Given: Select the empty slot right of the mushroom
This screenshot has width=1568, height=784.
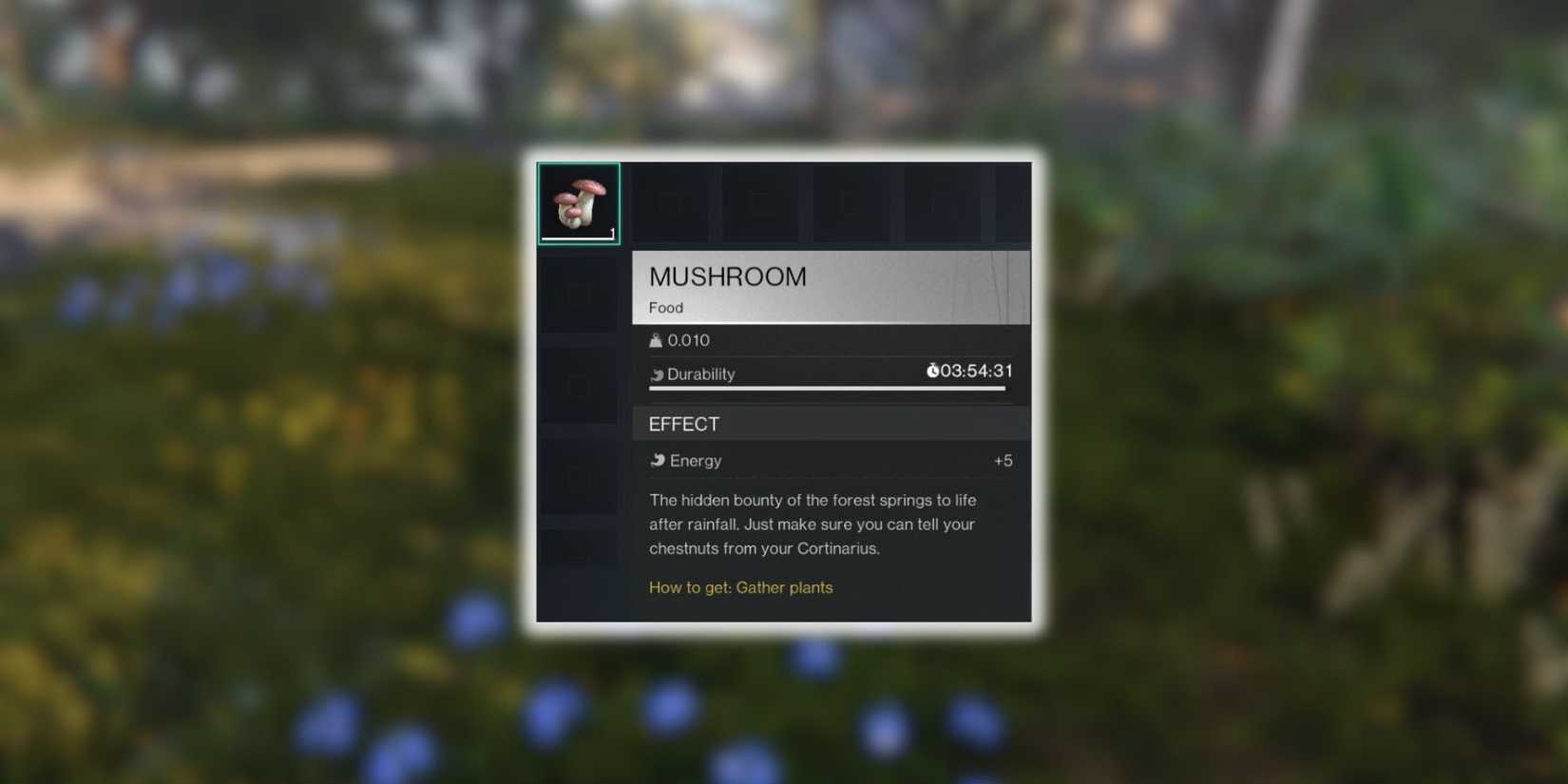Looking at the screenshot, I should pos(672,201).
